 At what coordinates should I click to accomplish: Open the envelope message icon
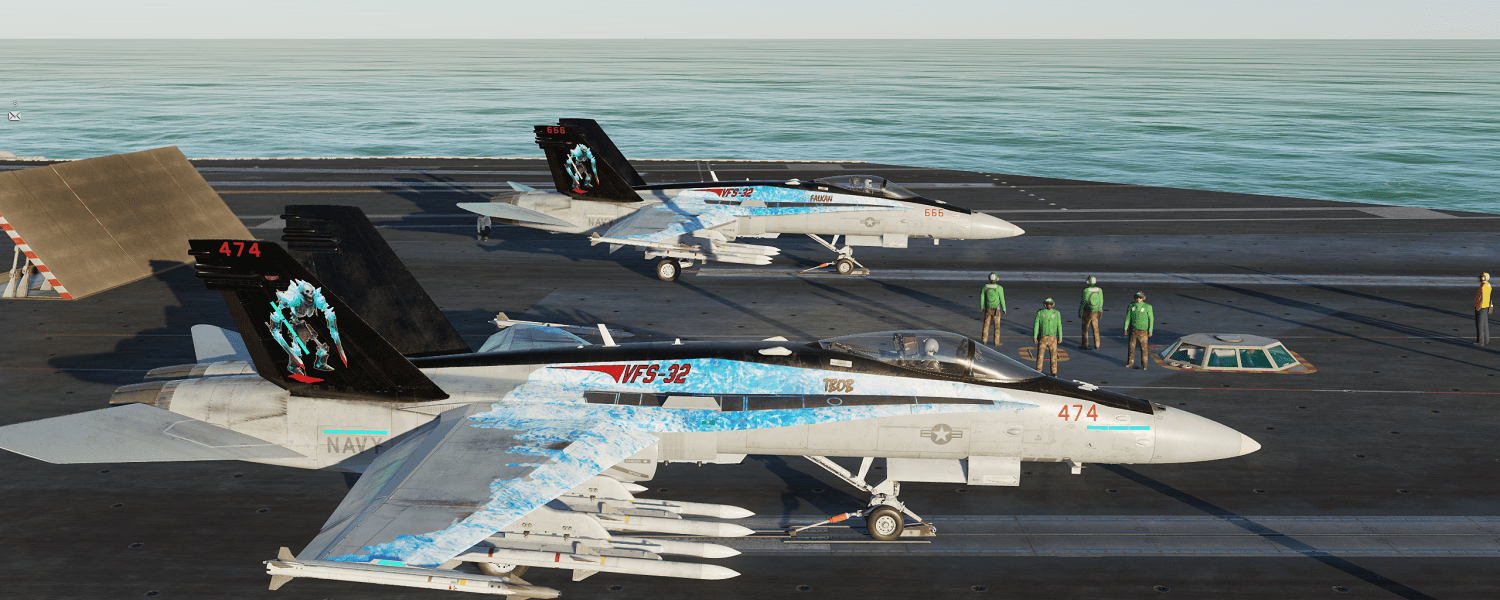pos(14,116)
